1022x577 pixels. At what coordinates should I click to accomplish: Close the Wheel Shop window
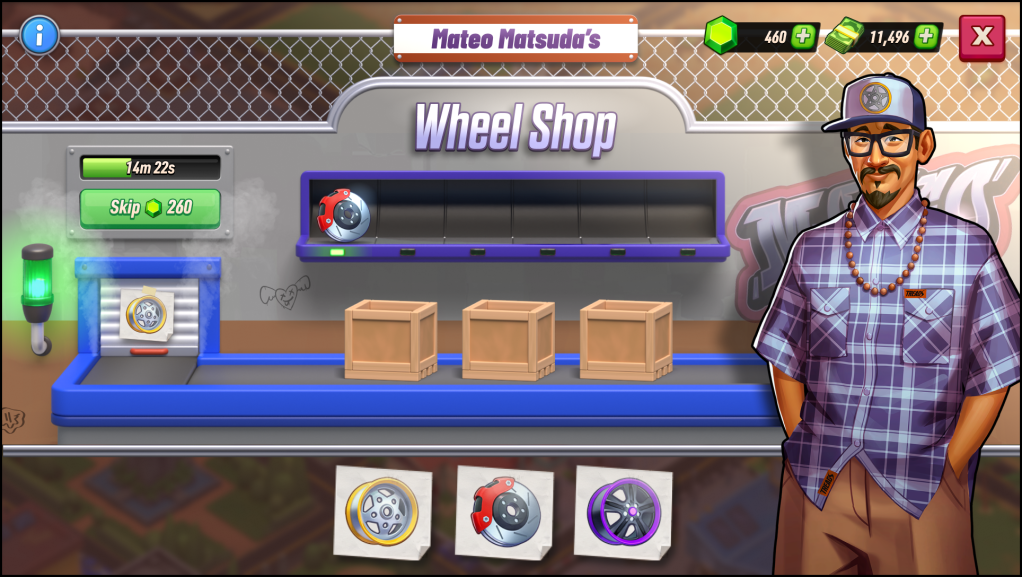982,37
